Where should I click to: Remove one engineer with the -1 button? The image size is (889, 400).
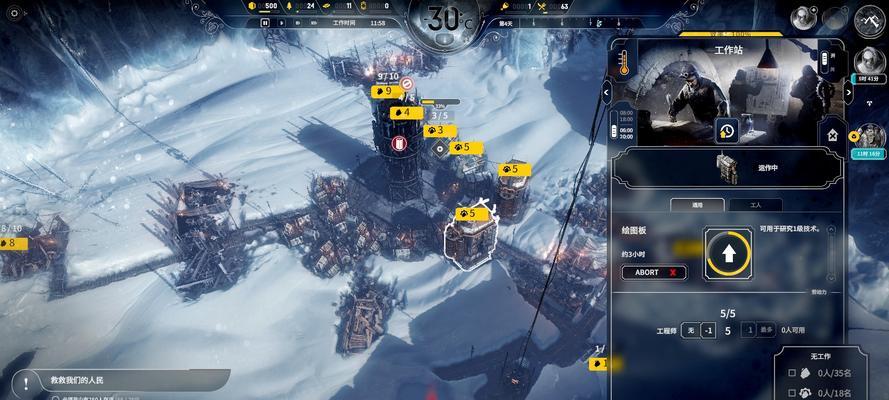tap(708, 330)
